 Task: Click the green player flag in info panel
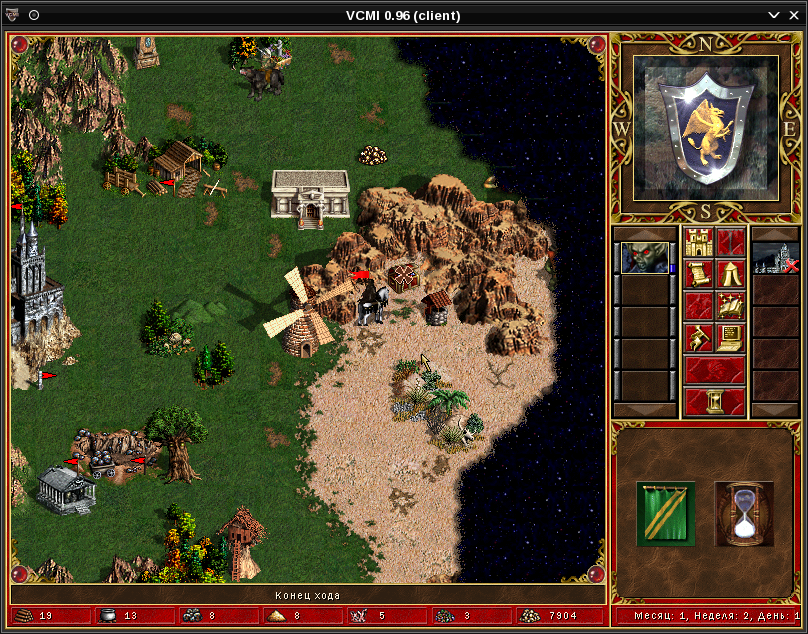(x=666, y=514)
